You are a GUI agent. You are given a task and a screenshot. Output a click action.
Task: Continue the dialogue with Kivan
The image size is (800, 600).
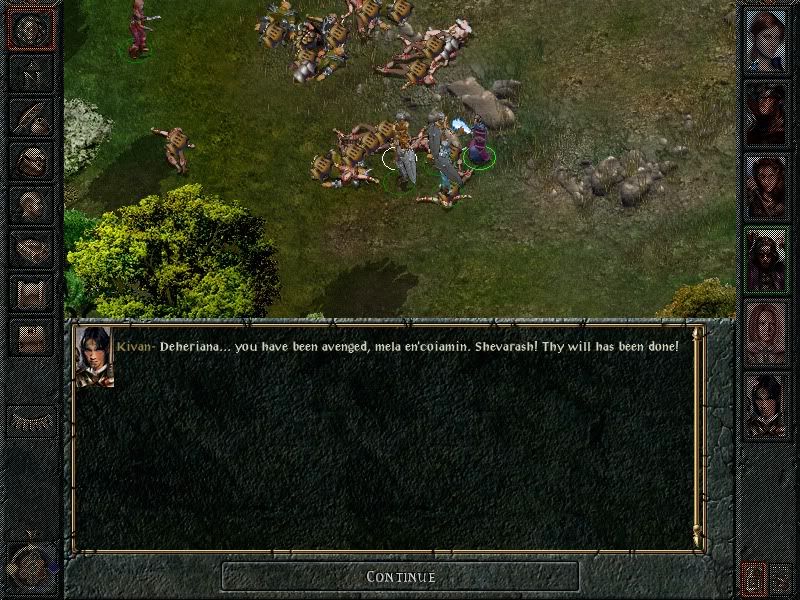point(400,576)
